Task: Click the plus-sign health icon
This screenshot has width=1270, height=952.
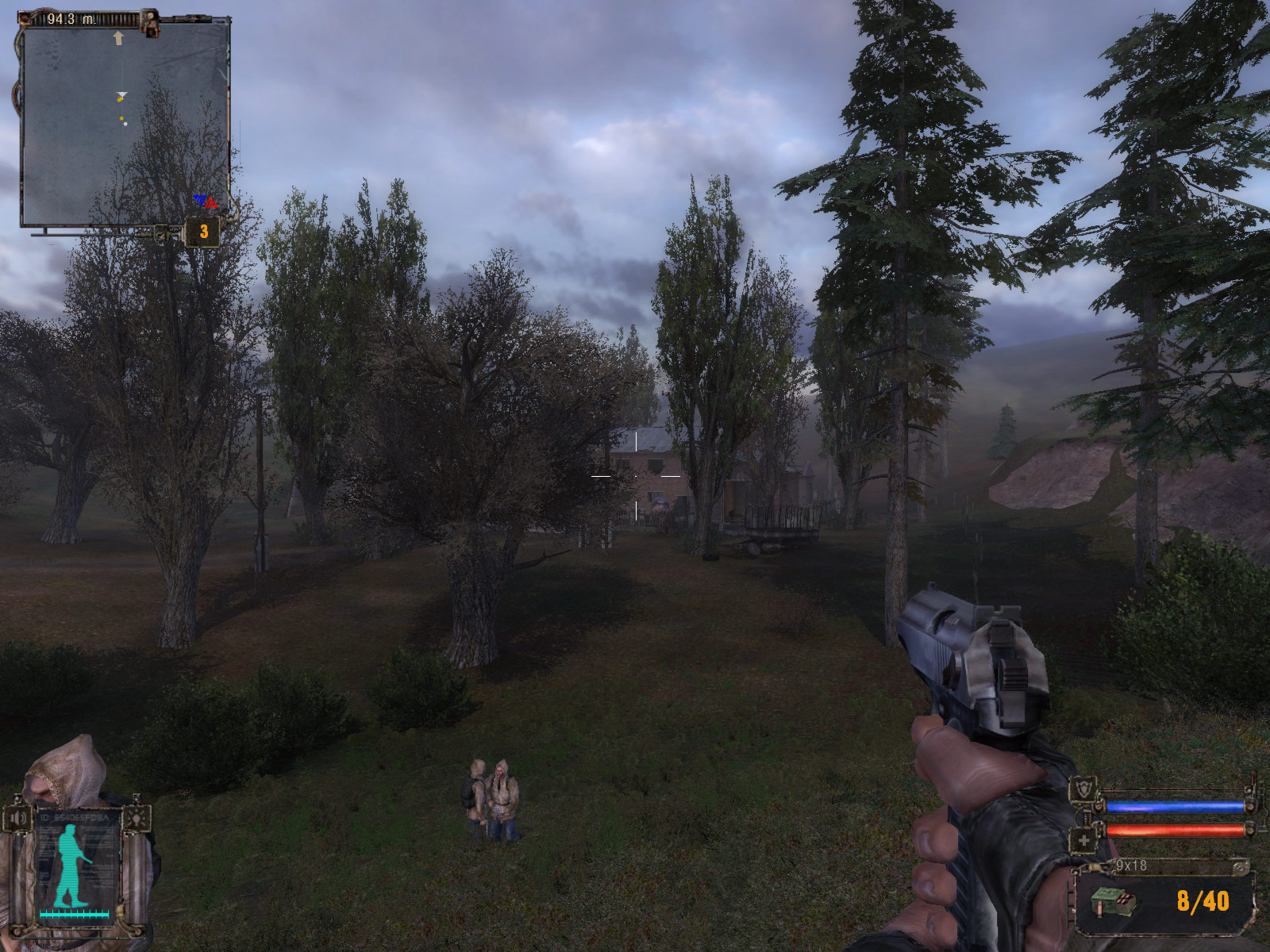Action: (x=1083, y=839)
